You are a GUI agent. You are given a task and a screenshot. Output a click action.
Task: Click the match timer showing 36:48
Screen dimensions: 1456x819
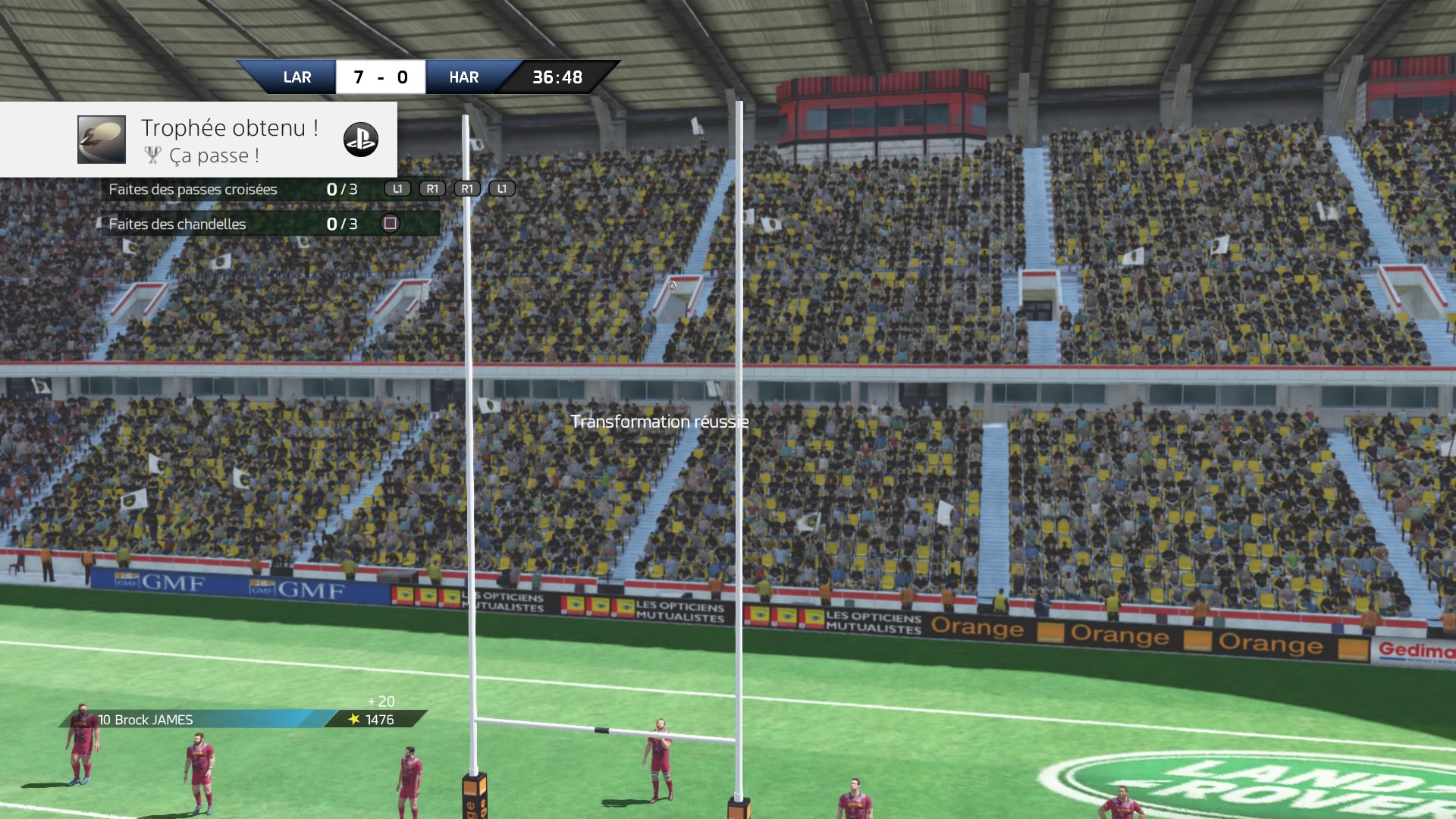[556, 76]
